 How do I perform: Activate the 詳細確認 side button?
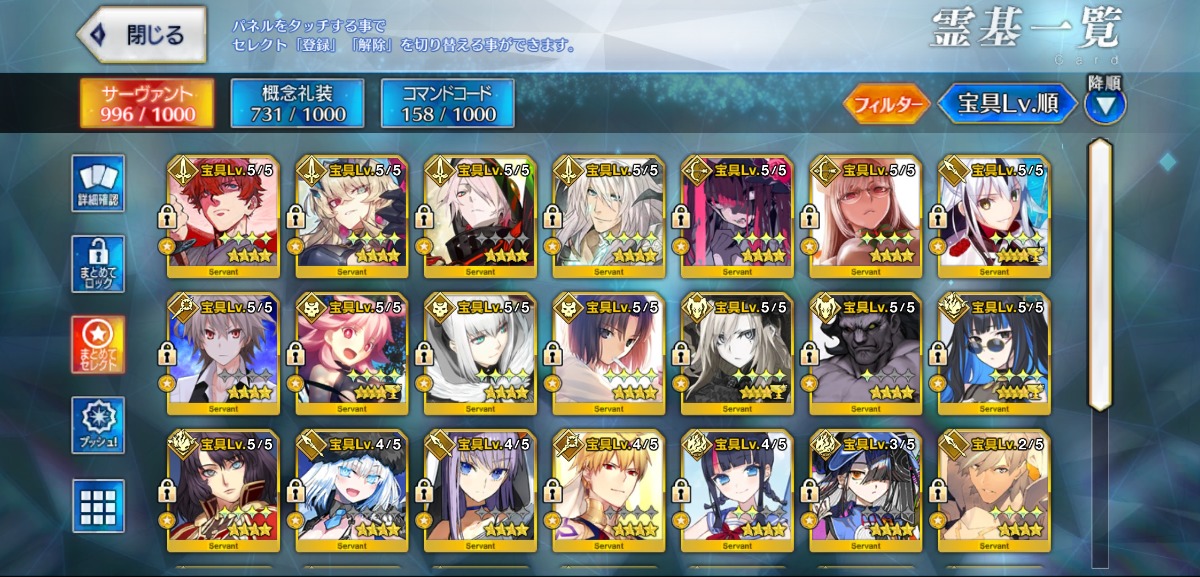click(x=98, y=184)
